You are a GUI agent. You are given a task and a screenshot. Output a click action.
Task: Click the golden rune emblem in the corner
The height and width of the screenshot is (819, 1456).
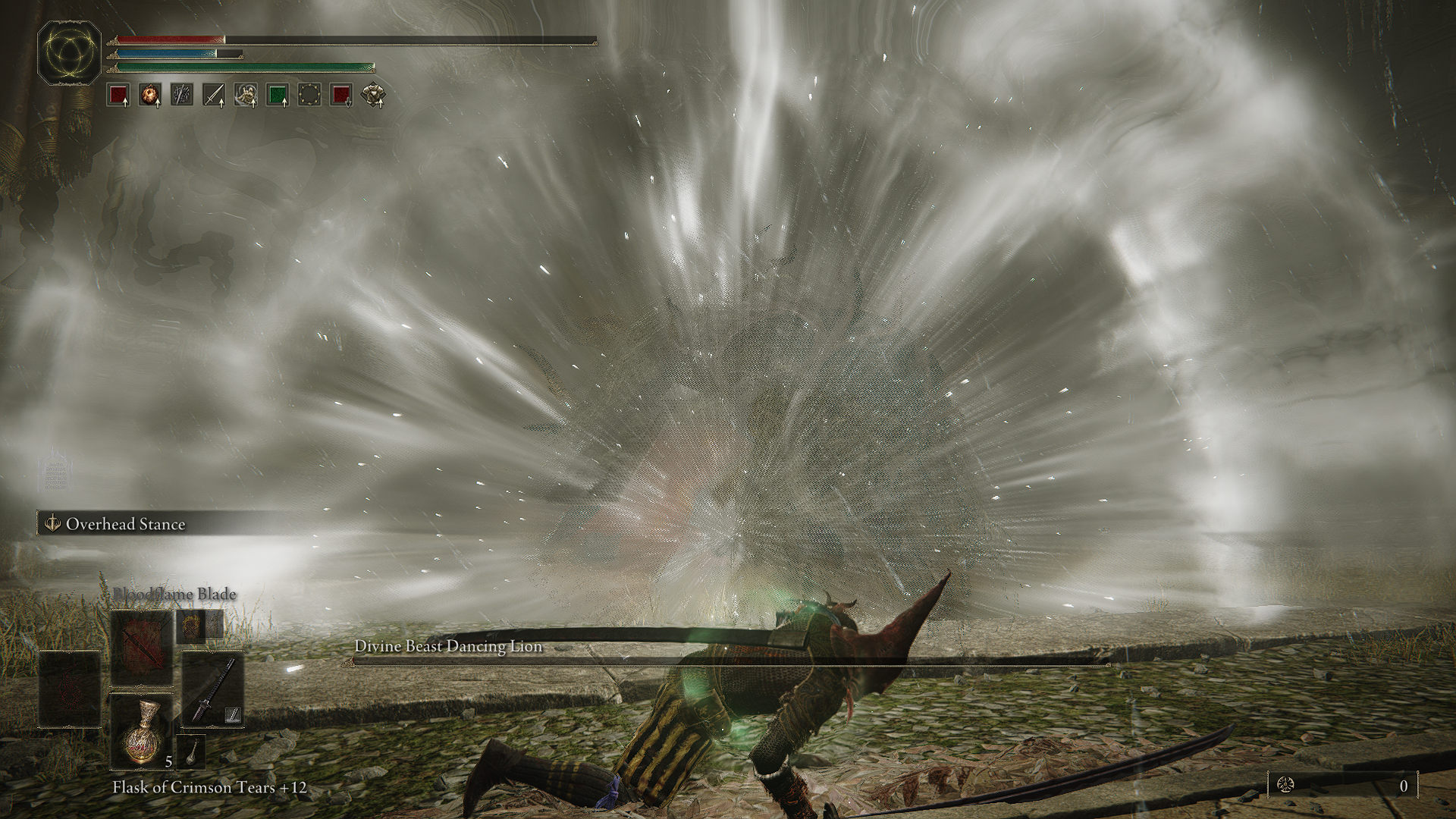70,52
